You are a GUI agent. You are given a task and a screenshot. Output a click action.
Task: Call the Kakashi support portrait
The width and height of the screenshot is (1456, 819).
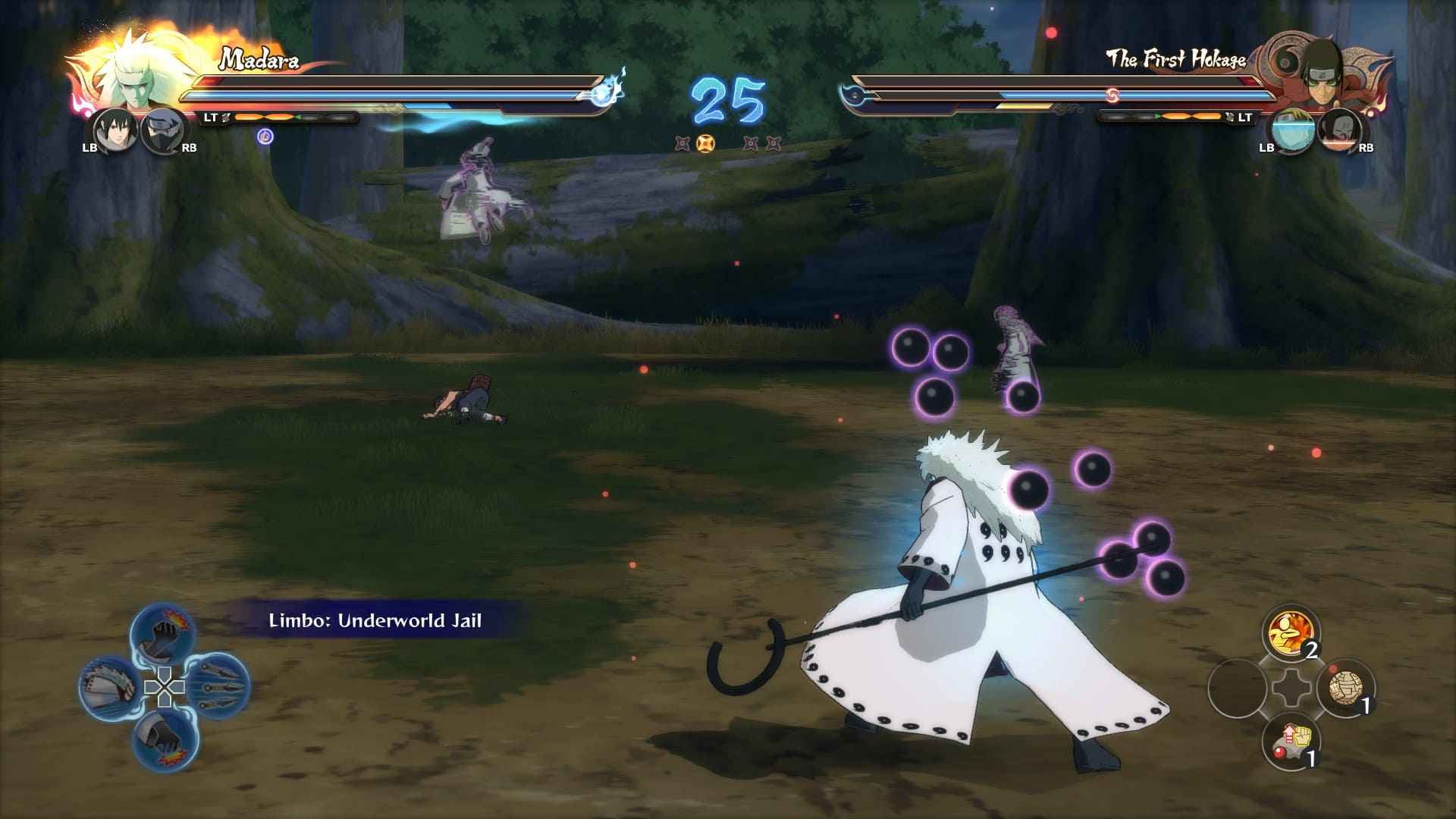point(163,130)
